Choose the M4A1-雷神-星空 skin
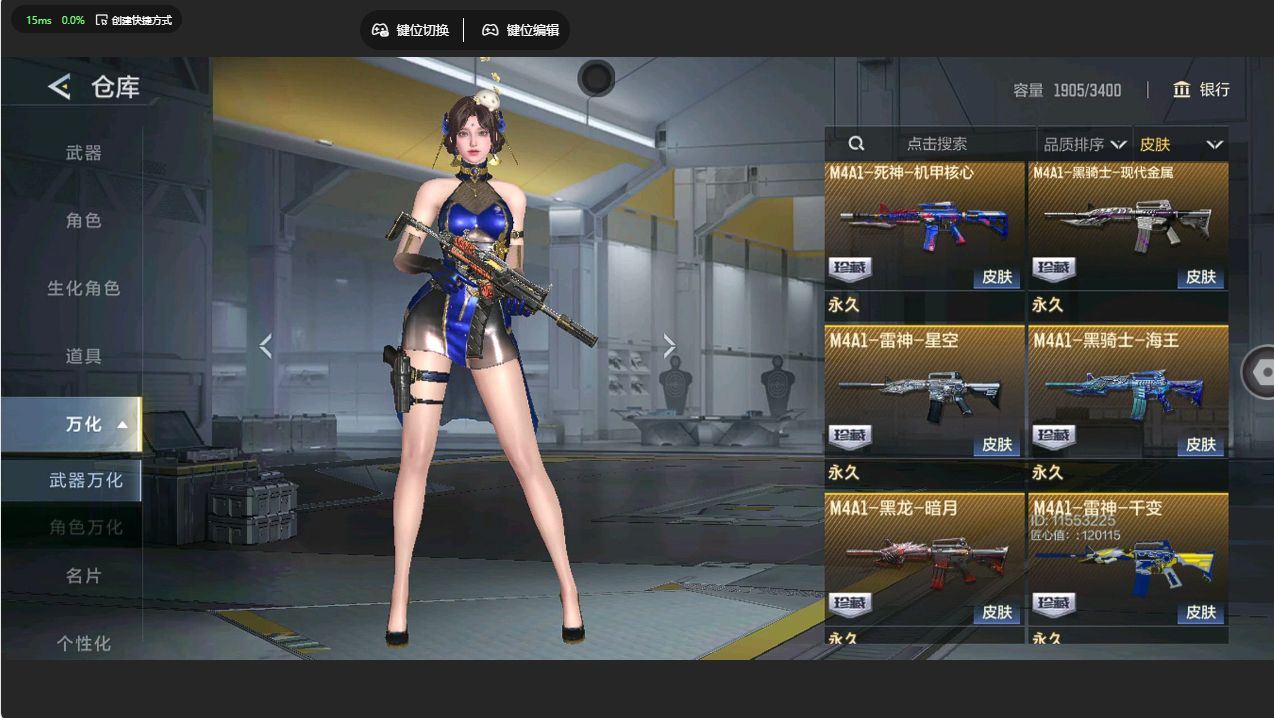Image resolution: width=1274 pixels, height=718 pixels. (925, 392)
